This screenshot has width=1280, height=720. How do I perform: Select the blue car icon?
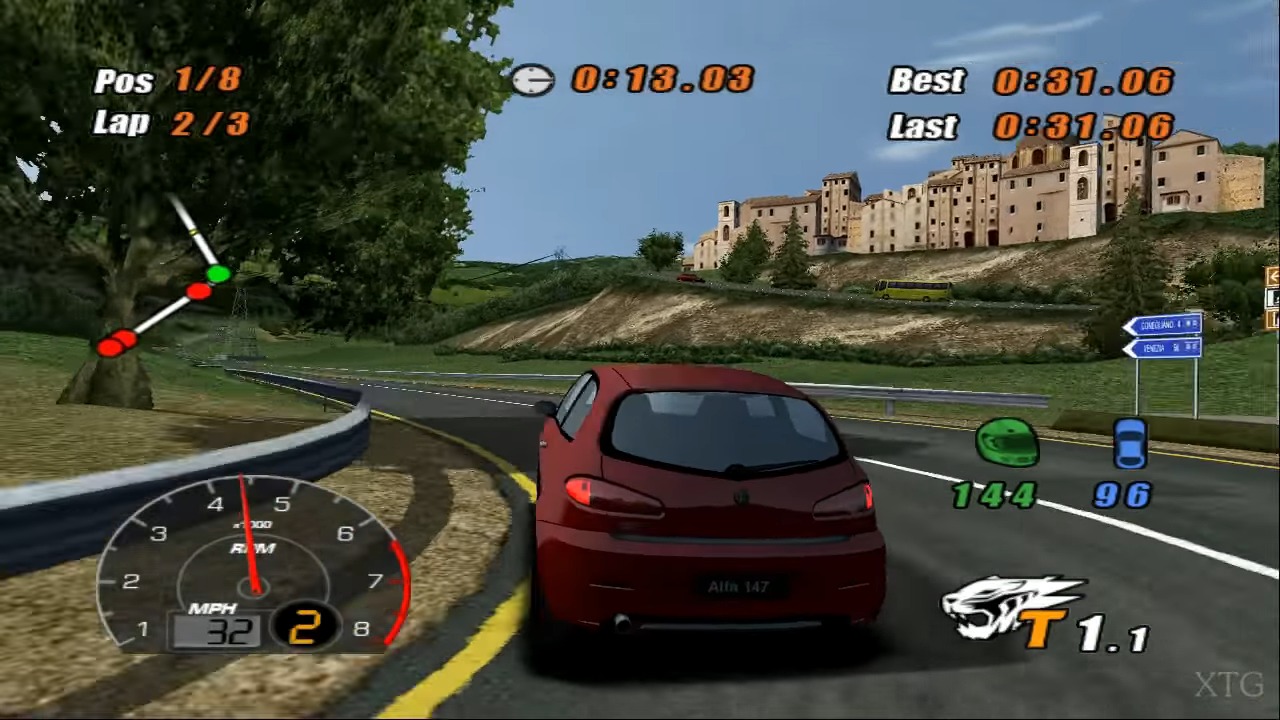coord(1130,443)
